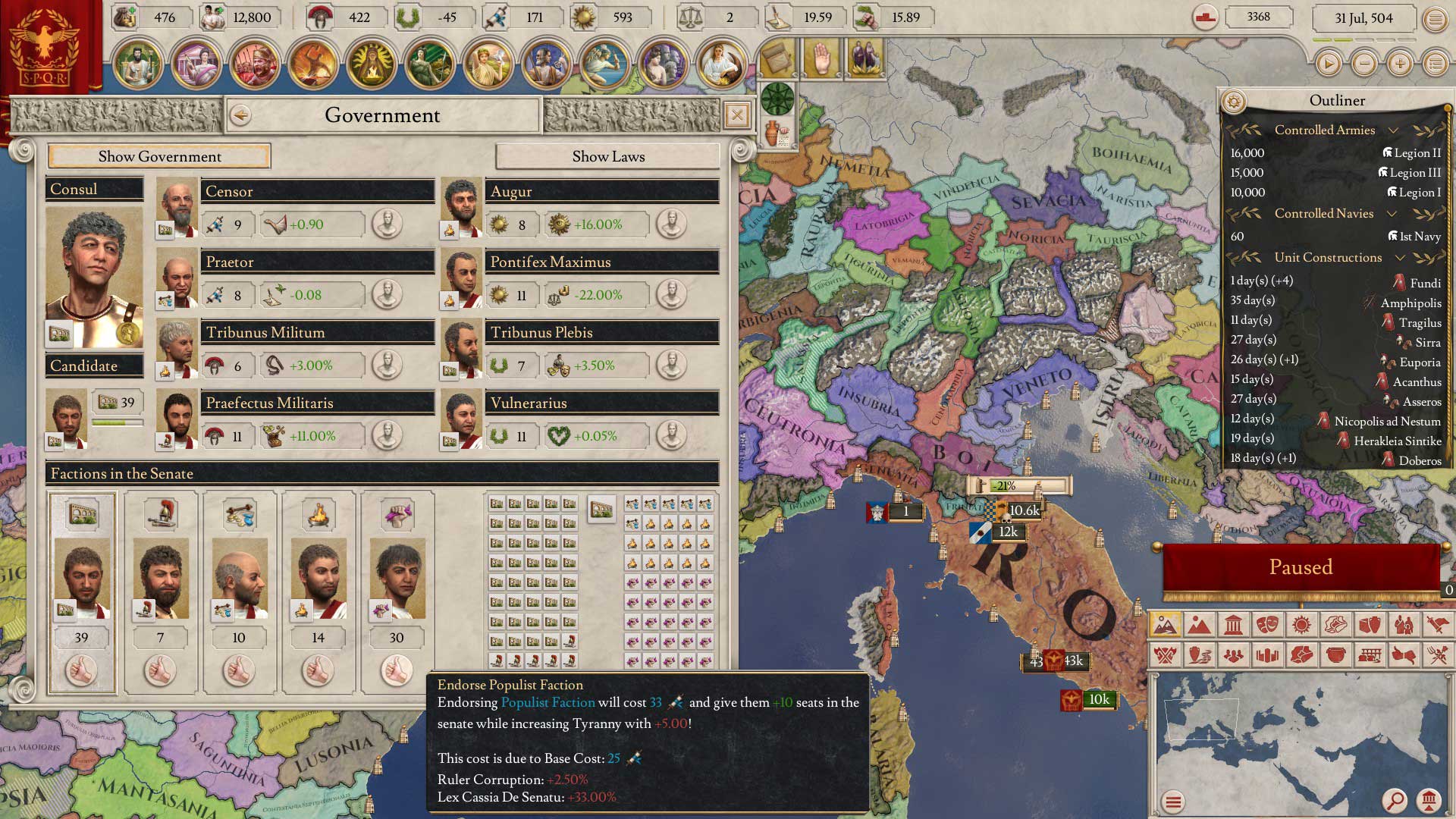The image size is (1456, 819).
Task: Replace the Censor office holder
Action: click(x=387, y=224)
